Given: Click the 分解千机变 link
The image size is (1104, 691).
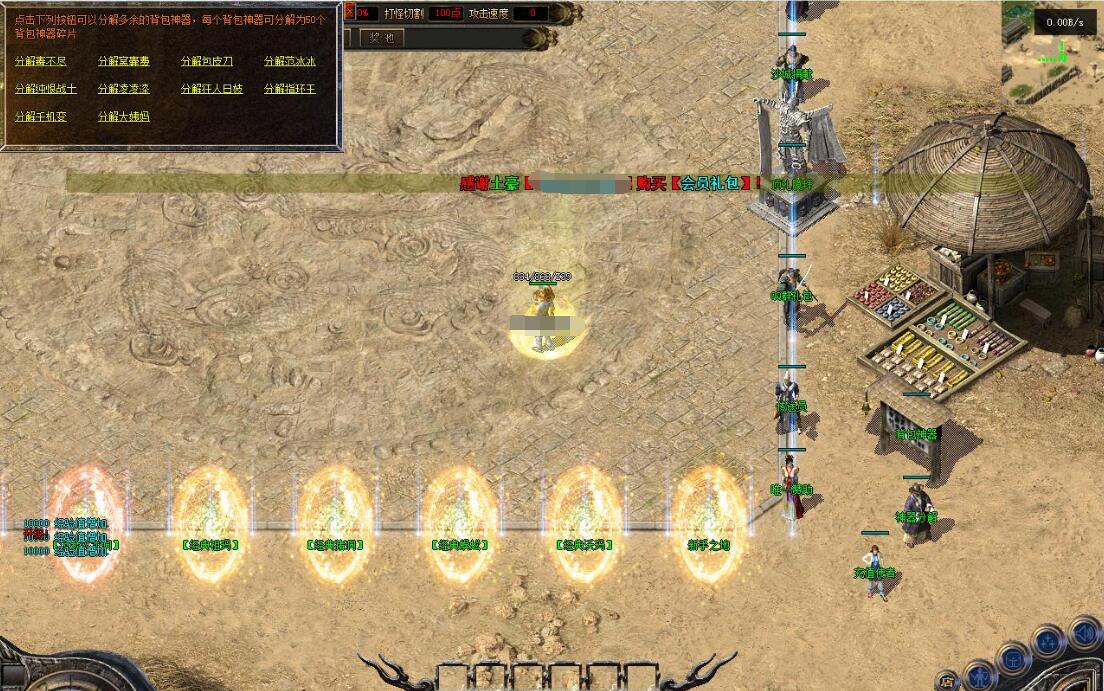Looking at the screenshot, I should pos(41,117).
